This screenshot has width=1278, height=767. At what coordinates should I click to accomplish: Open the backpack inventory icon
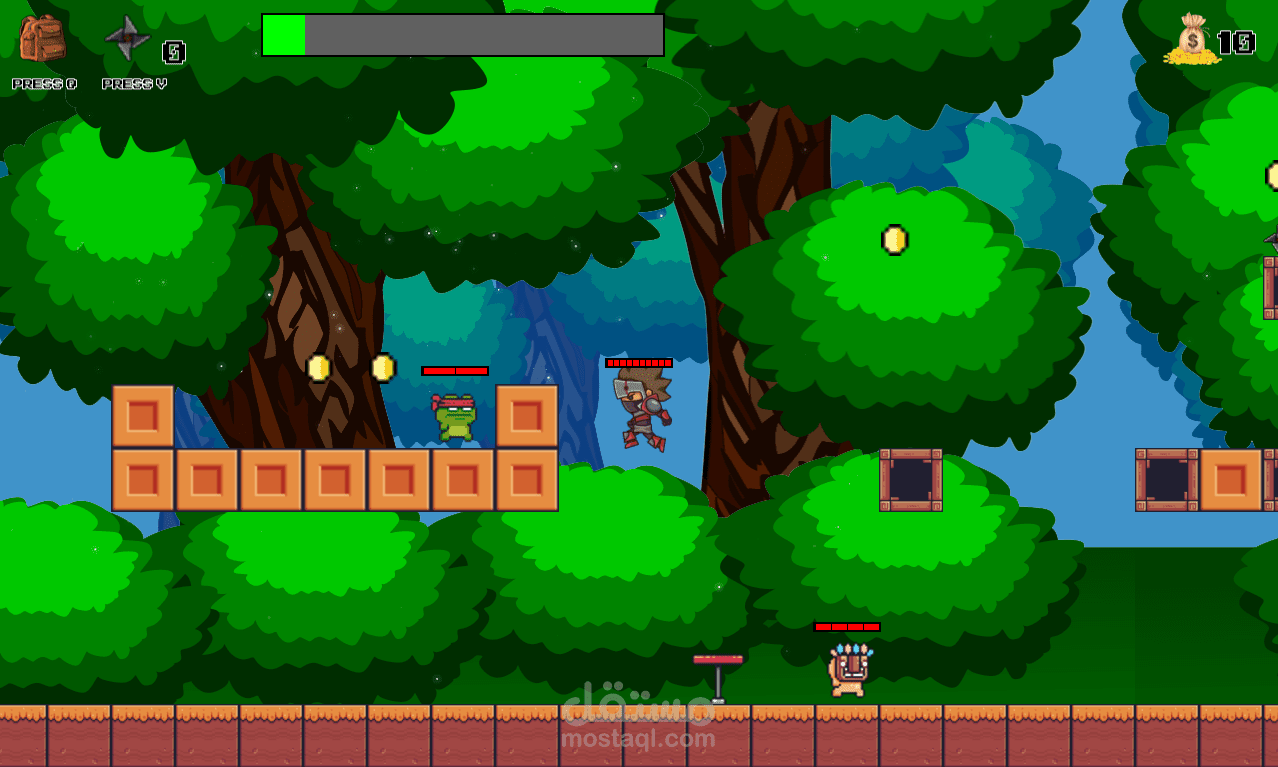tap(43, 40)
